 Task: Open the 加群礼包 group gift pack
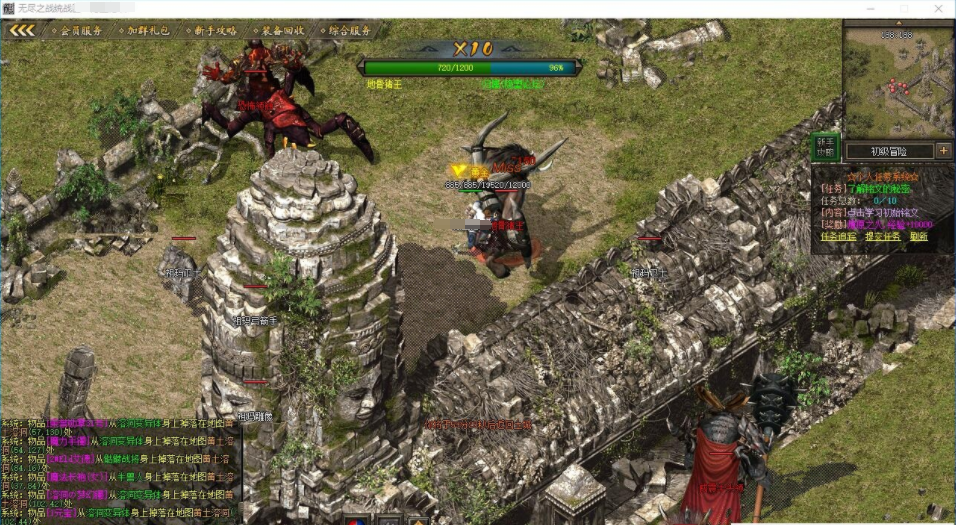point(148,30)
